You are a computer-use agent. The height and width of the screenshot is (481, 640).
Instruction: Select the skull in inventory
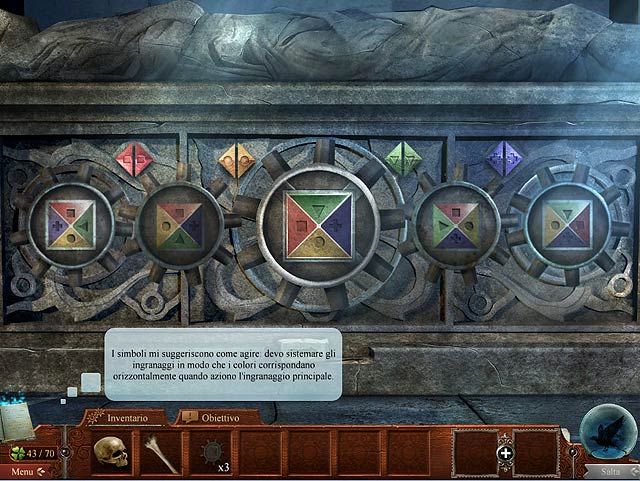coord(112,452)
